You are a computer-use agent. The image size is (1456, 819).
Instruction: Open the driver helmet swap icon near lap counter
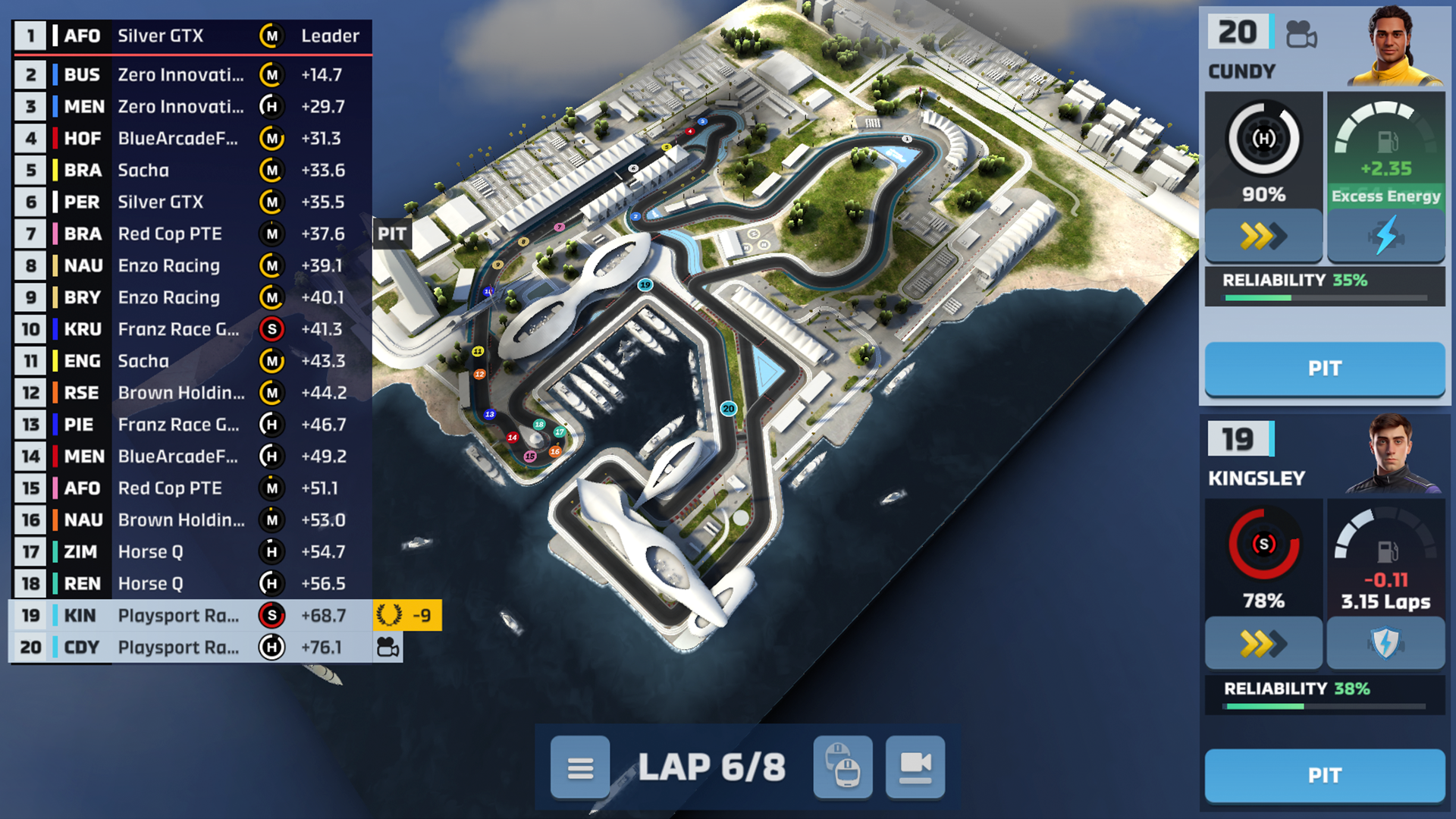pos(842,767)
